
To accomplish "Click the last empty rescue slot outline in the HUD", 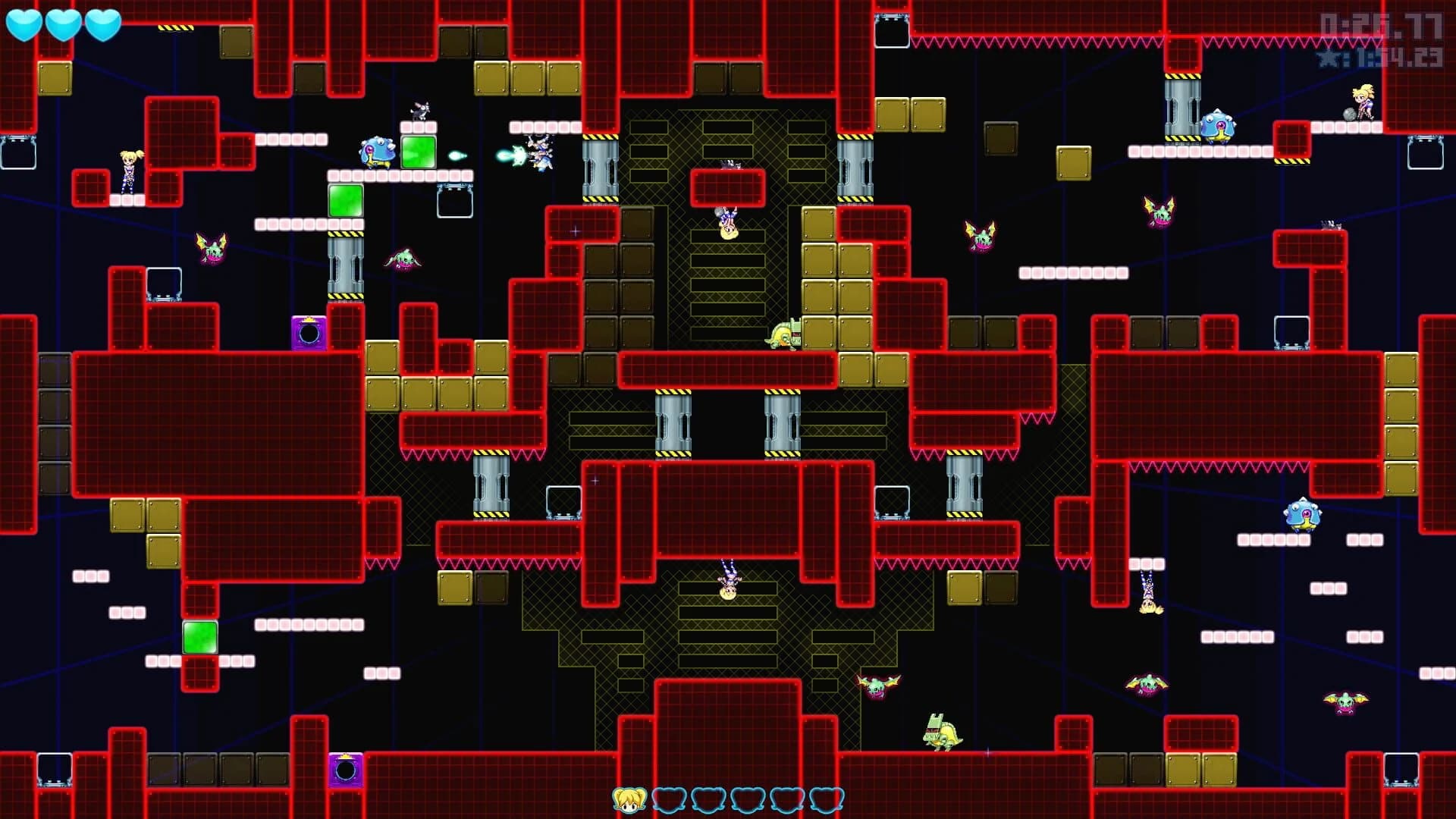I will click(827, 799).
